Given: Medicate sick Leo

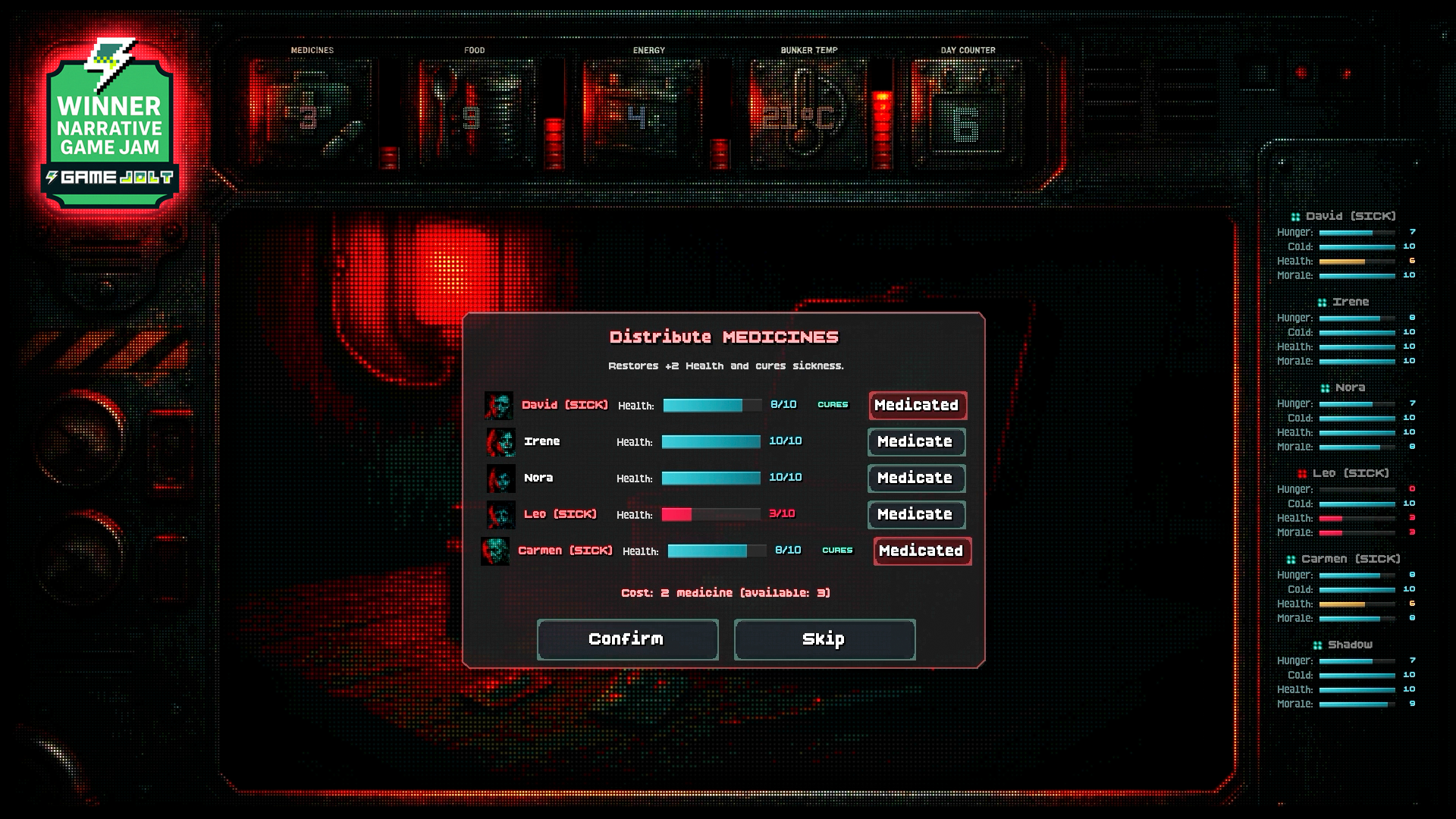Looking at the screenshot, I should pos(916,515).
